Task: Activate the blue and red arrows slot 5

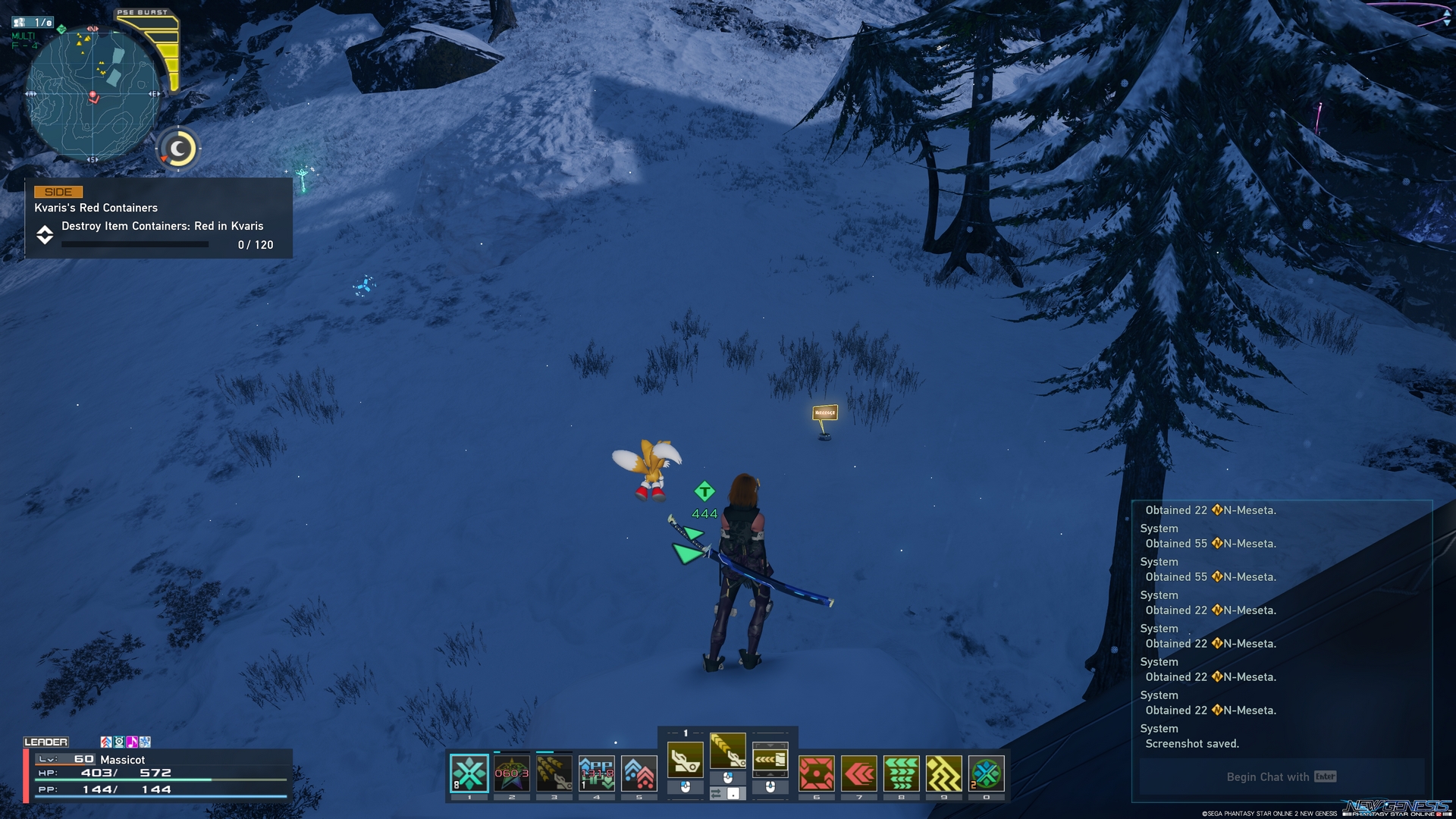Action: 639,773
